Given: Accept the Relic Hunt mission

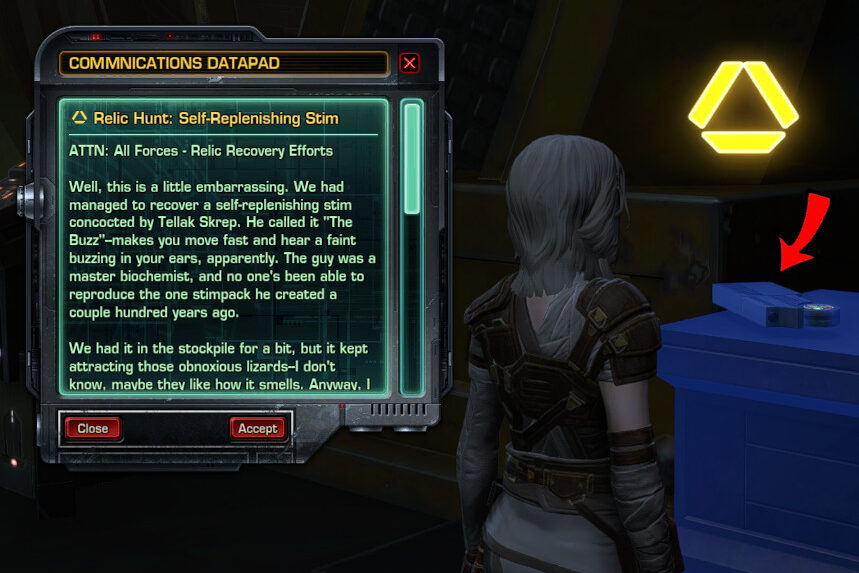Looking at the screenshot, I should pyautogui.click(x=257, y=428).
